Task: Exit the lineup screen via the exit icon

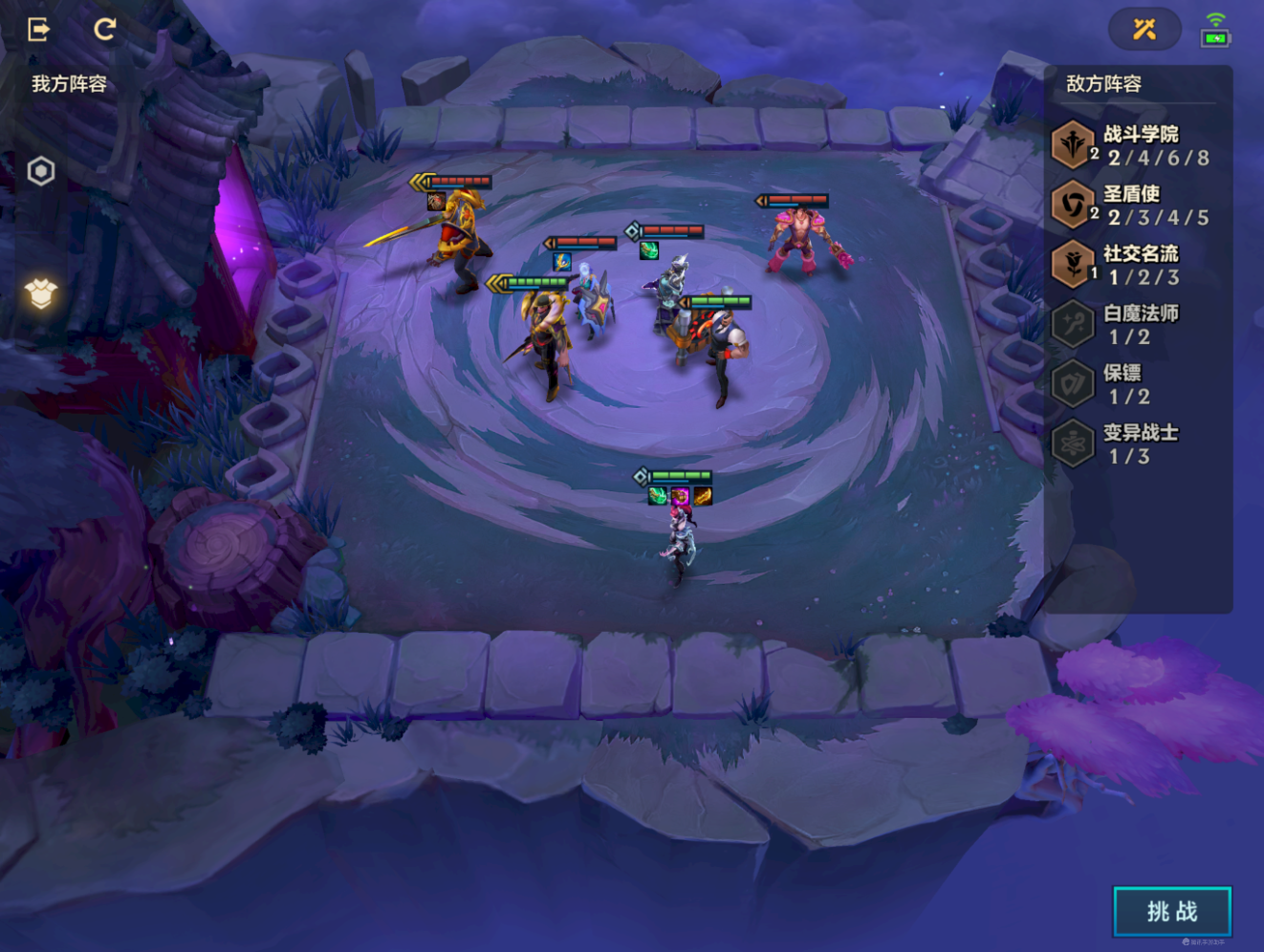Action: pos(38,30)
